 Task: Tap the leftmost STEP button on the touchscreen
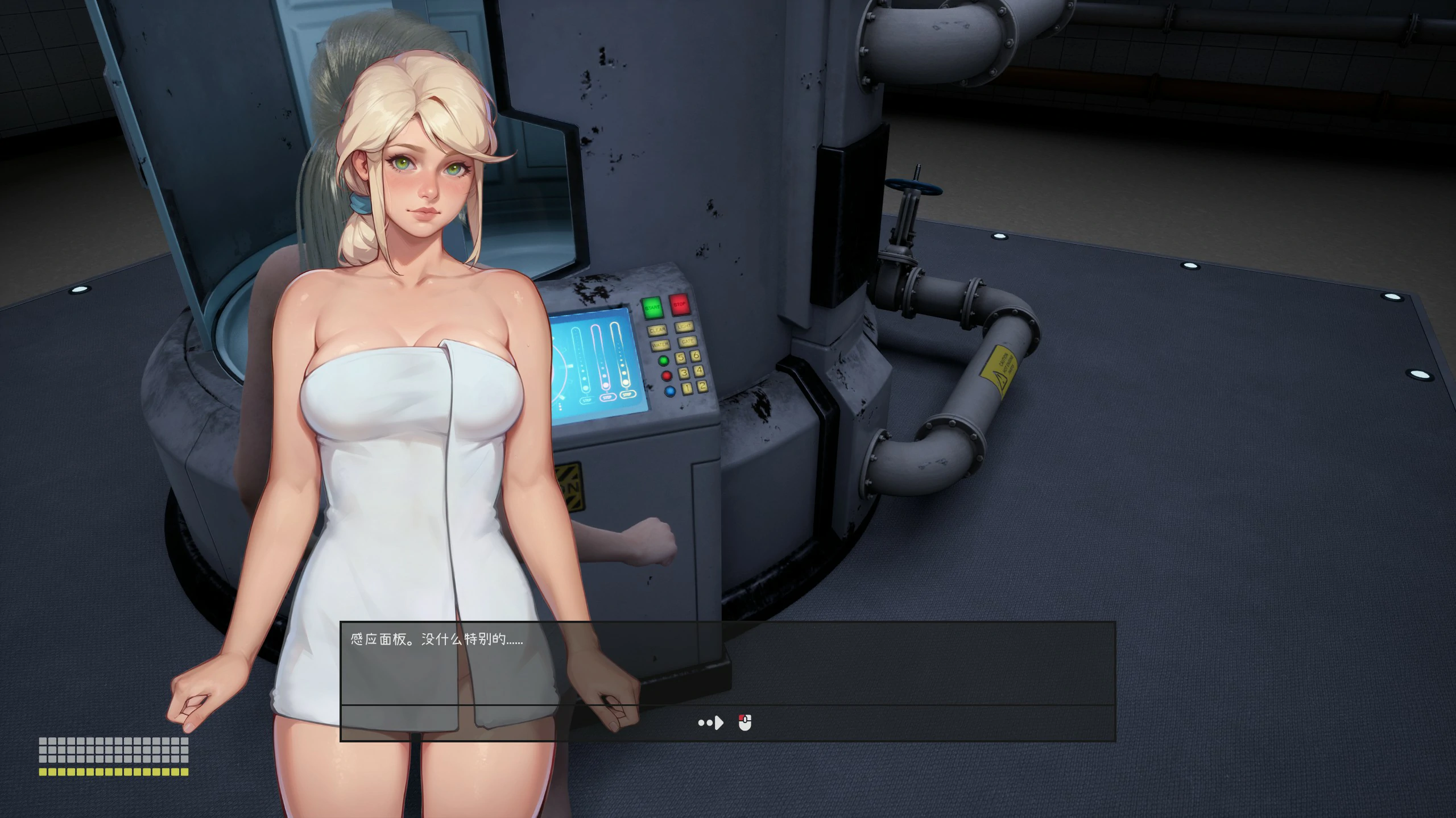pyautogui.click(x=588, y=400)
